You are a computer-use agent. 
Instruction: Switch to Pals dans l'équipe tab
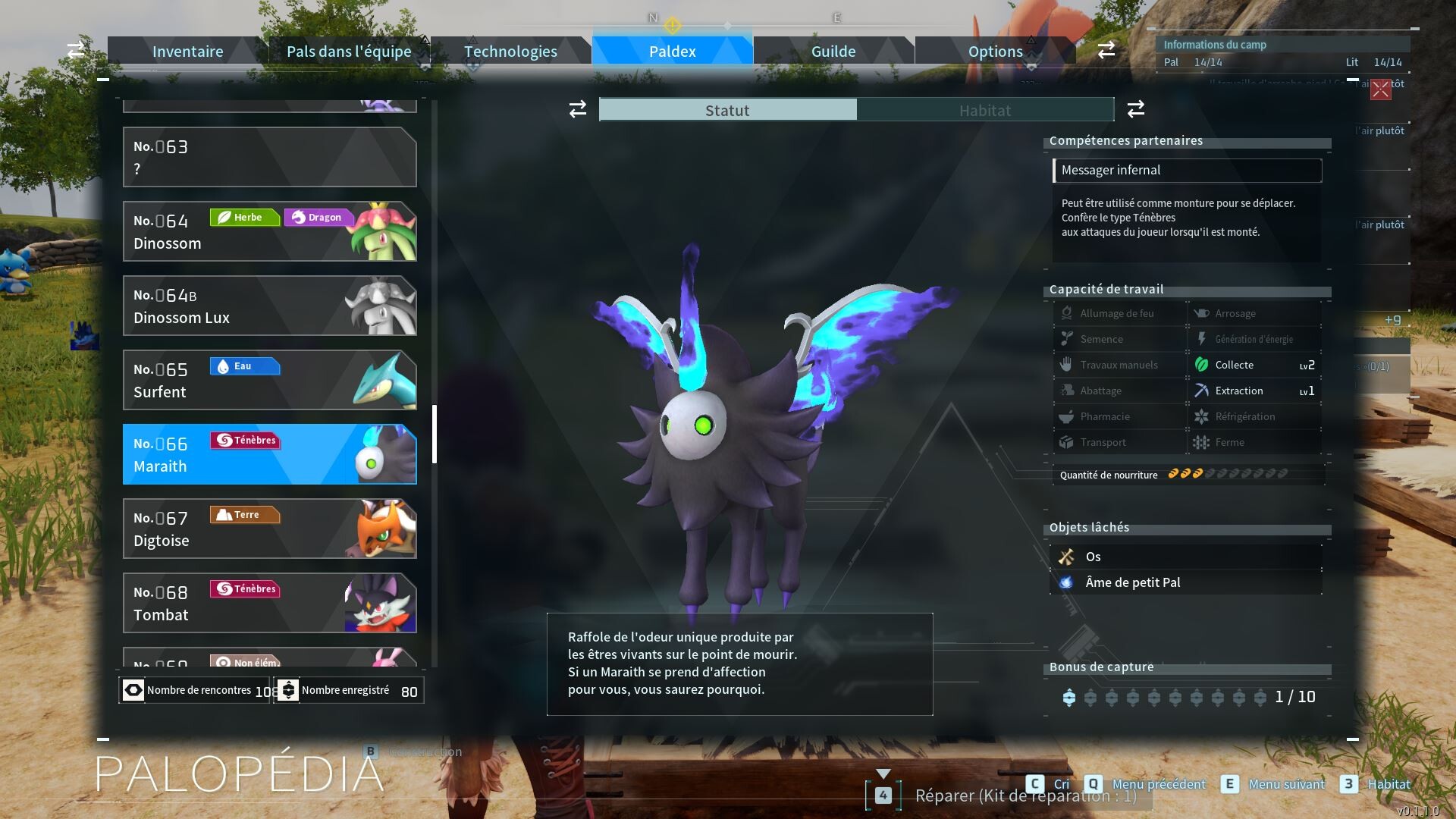tap(349, 52)
